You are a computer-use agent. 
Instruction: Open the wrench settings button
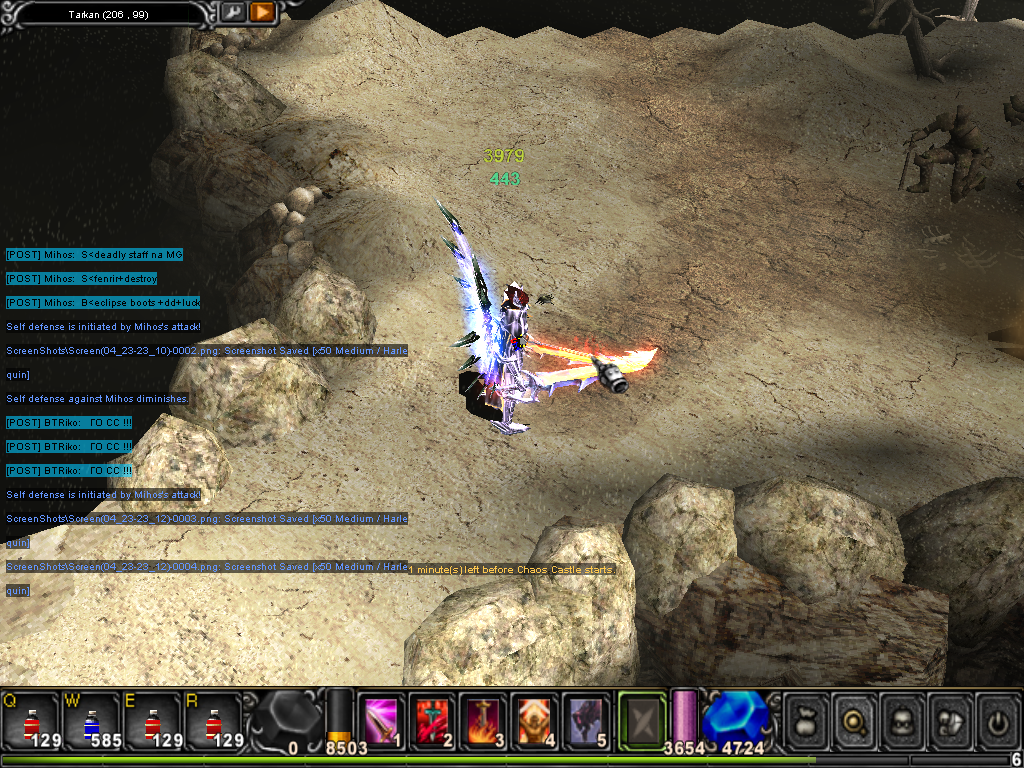[x=232, y=13]
